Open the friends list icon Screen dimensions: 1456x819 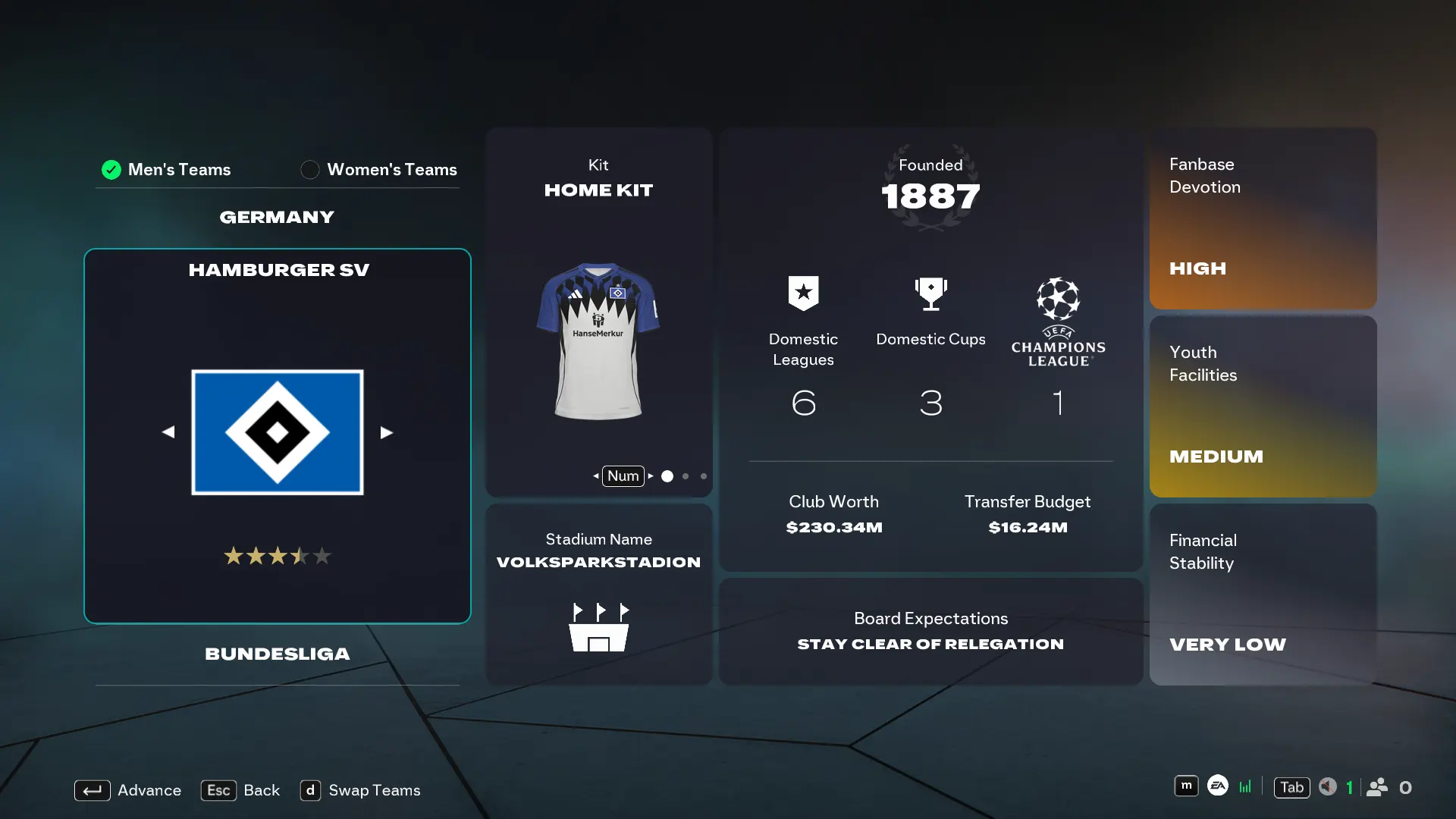[1377, 787]
